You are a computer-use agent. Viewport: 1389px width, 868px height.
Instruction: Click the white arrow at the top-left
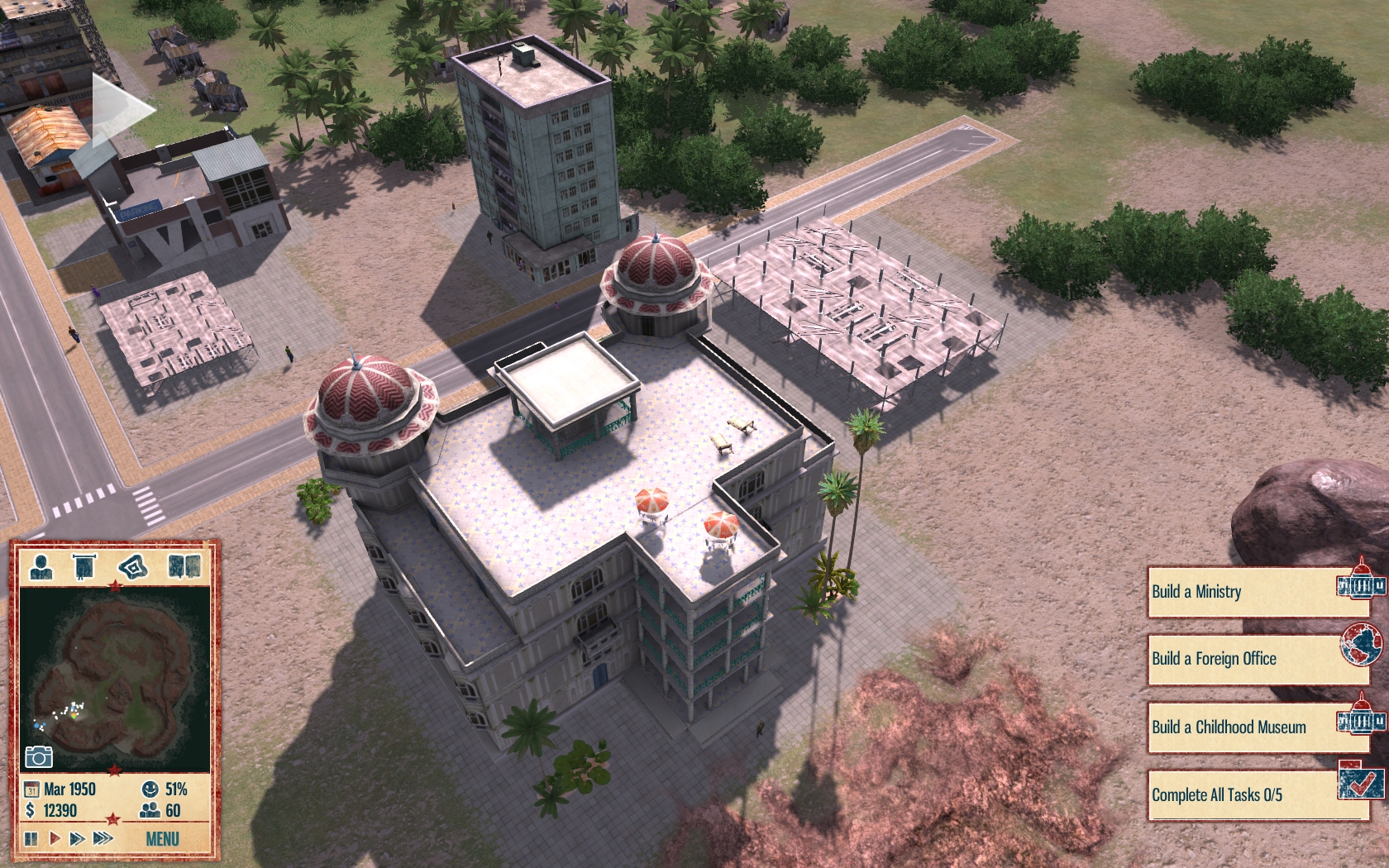122,109
